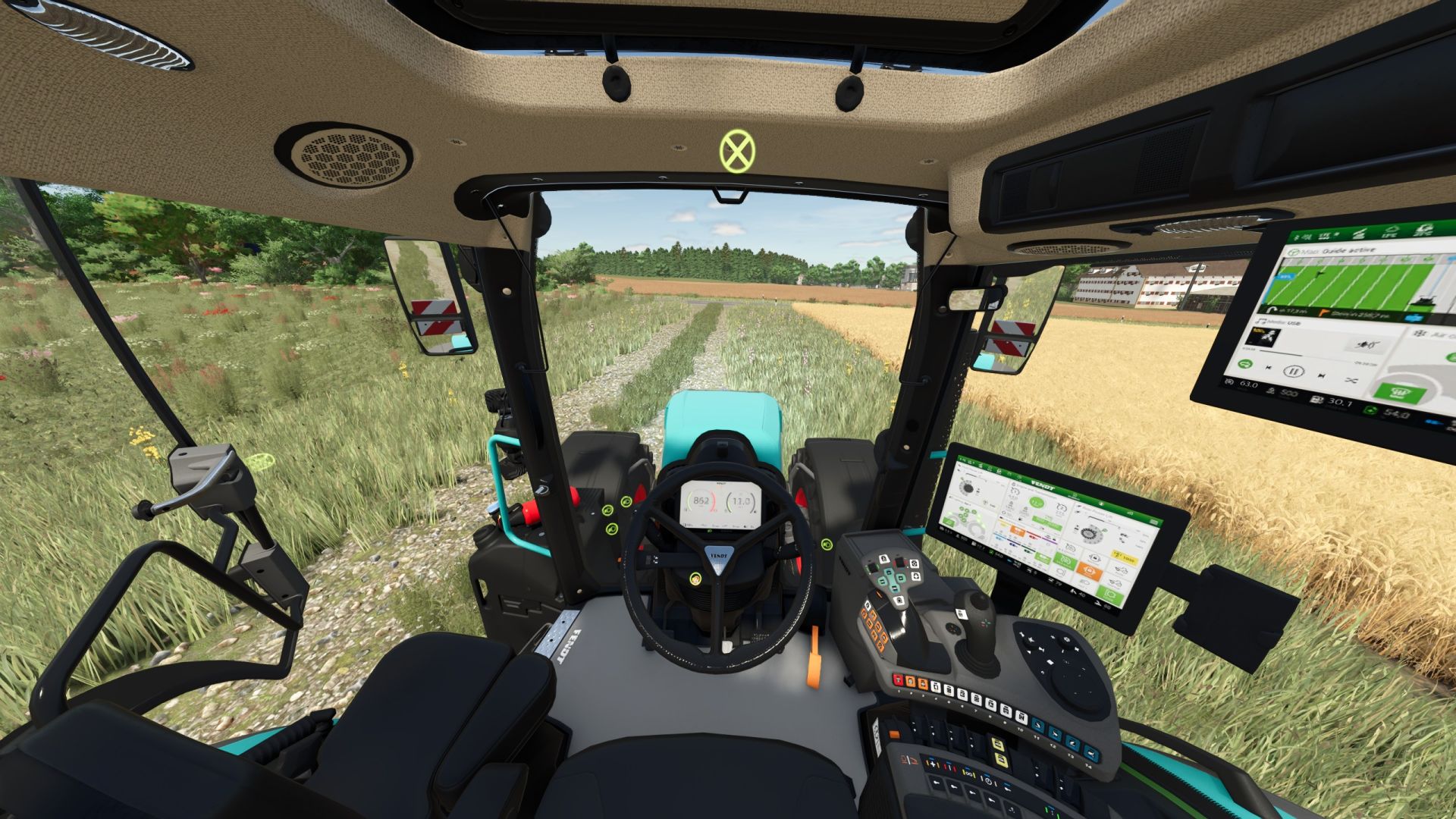This screenshot has height=819, width=1456.
Task: Tap the Media USB music note icon
Action: coord(1261,322)
